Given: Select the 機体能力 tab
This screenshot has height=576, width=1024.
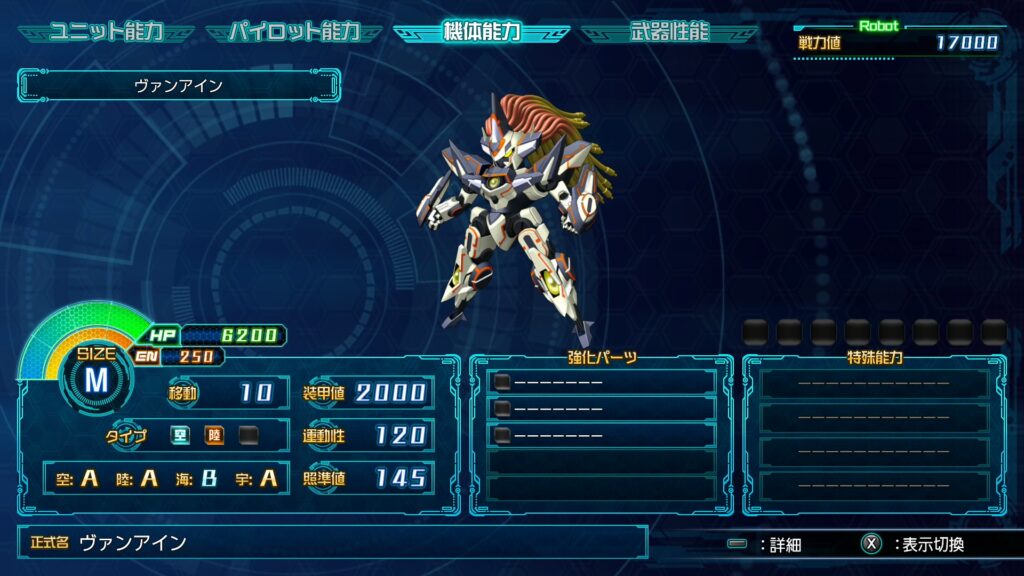Looking at the screenshot, I should [481, 31].
